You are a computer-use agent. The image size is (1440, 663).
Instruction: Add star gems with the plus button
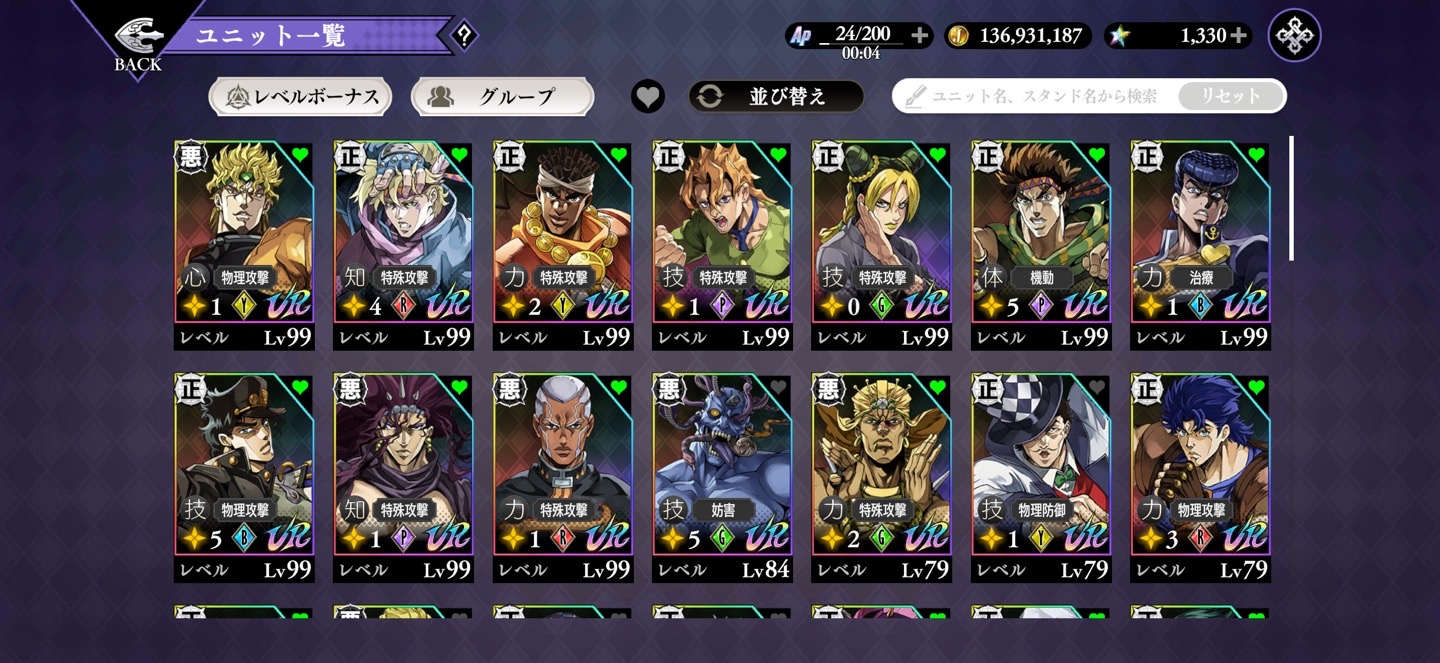click(x=1239, y=36)
